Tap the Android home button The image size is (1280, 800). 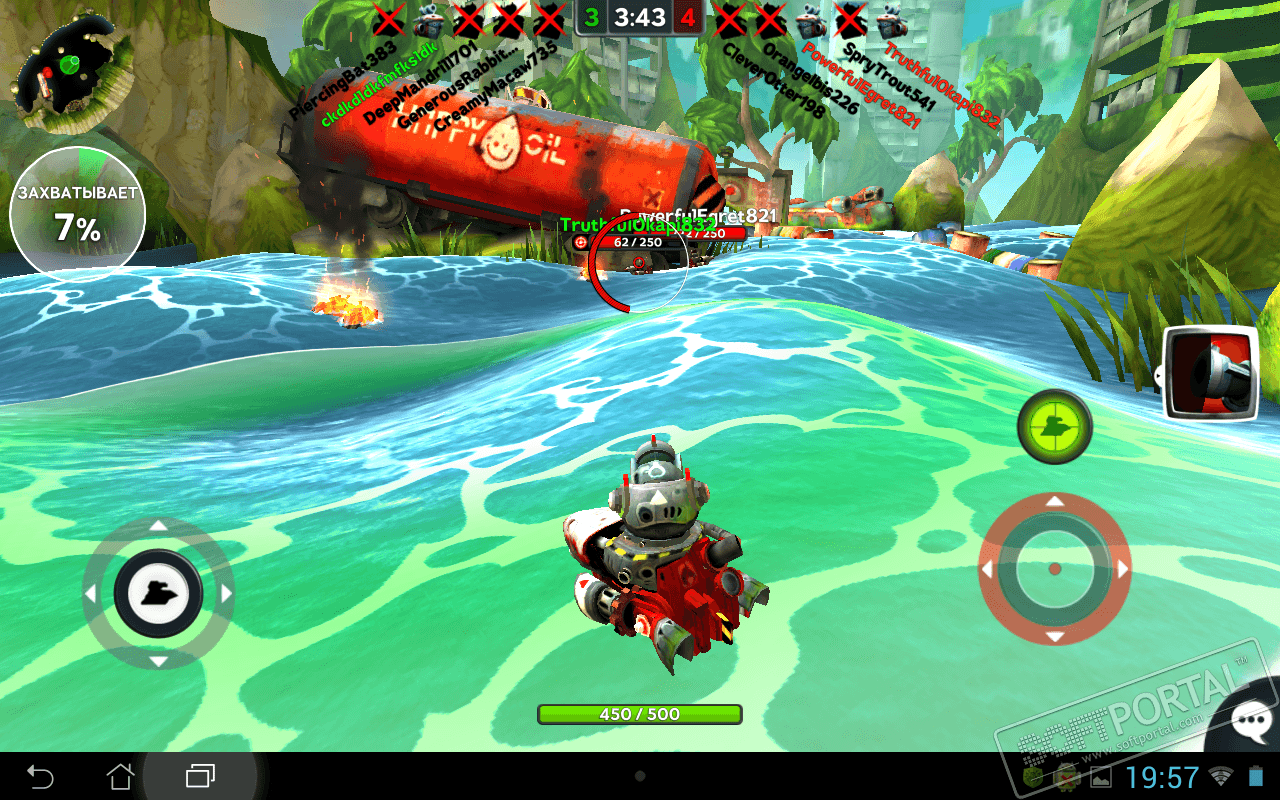[120, 776]
